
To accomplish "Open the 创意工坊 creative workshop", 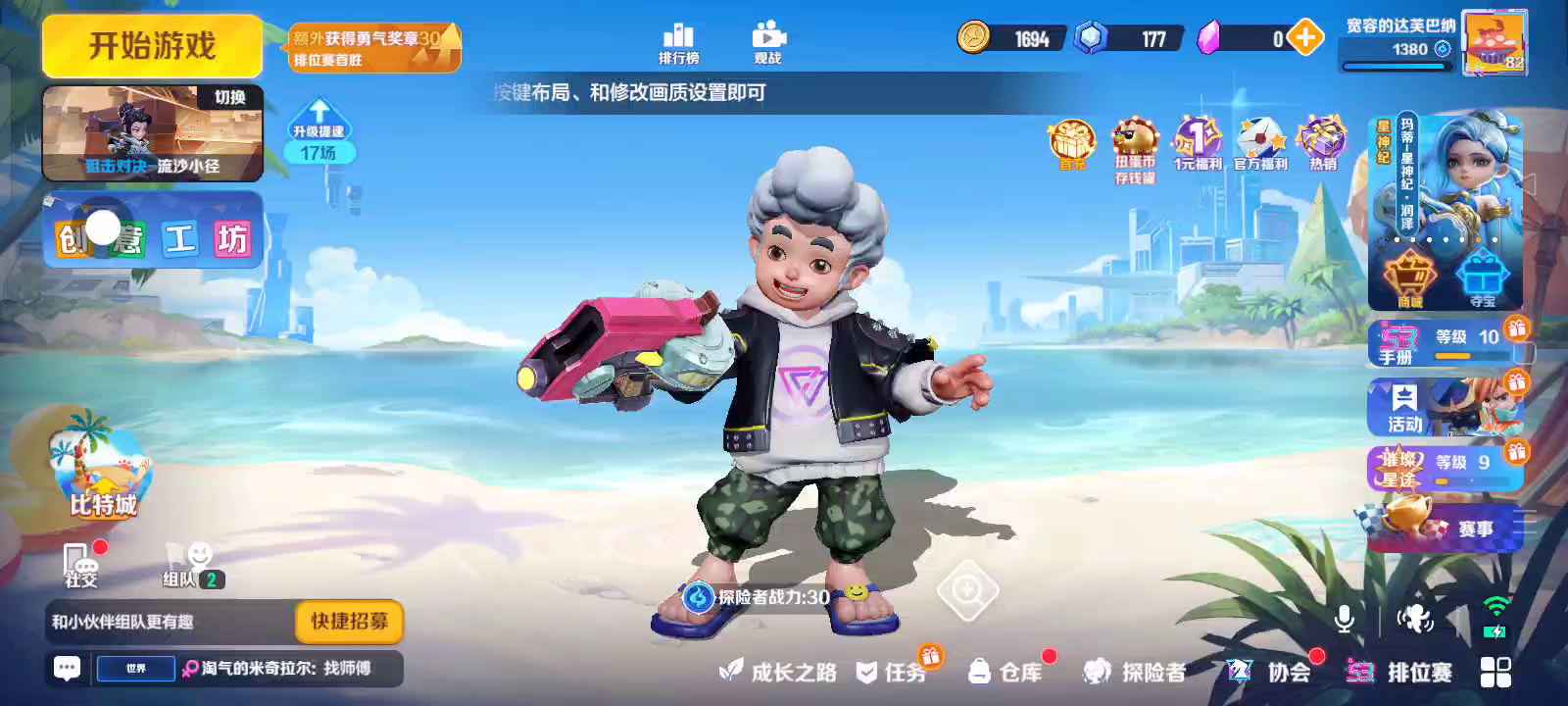I will [x=153, y=231].
